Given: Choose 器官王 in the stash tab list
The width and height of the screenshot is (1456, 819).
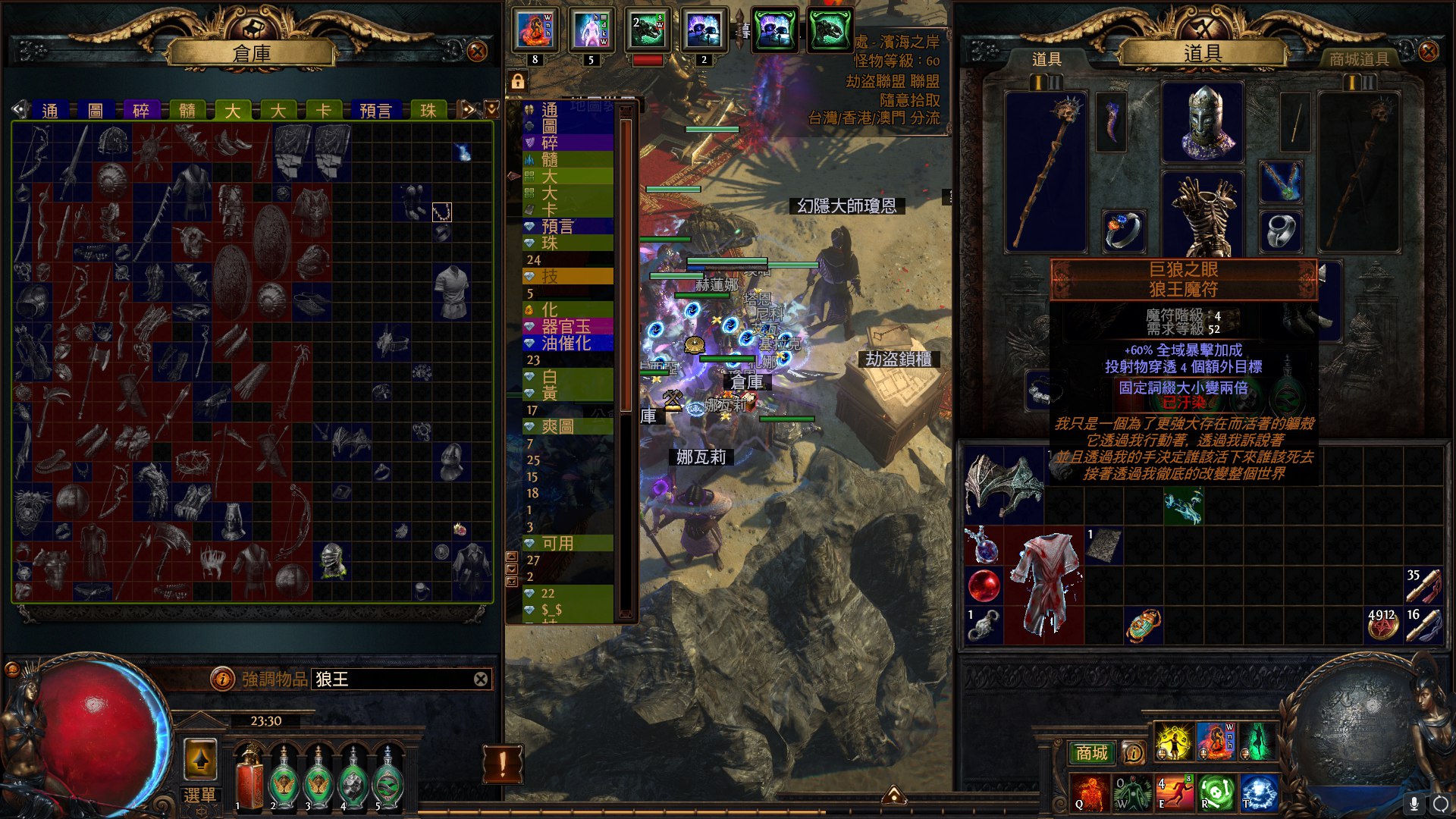Looking at the screenshot, I should (x=566, y=326).
